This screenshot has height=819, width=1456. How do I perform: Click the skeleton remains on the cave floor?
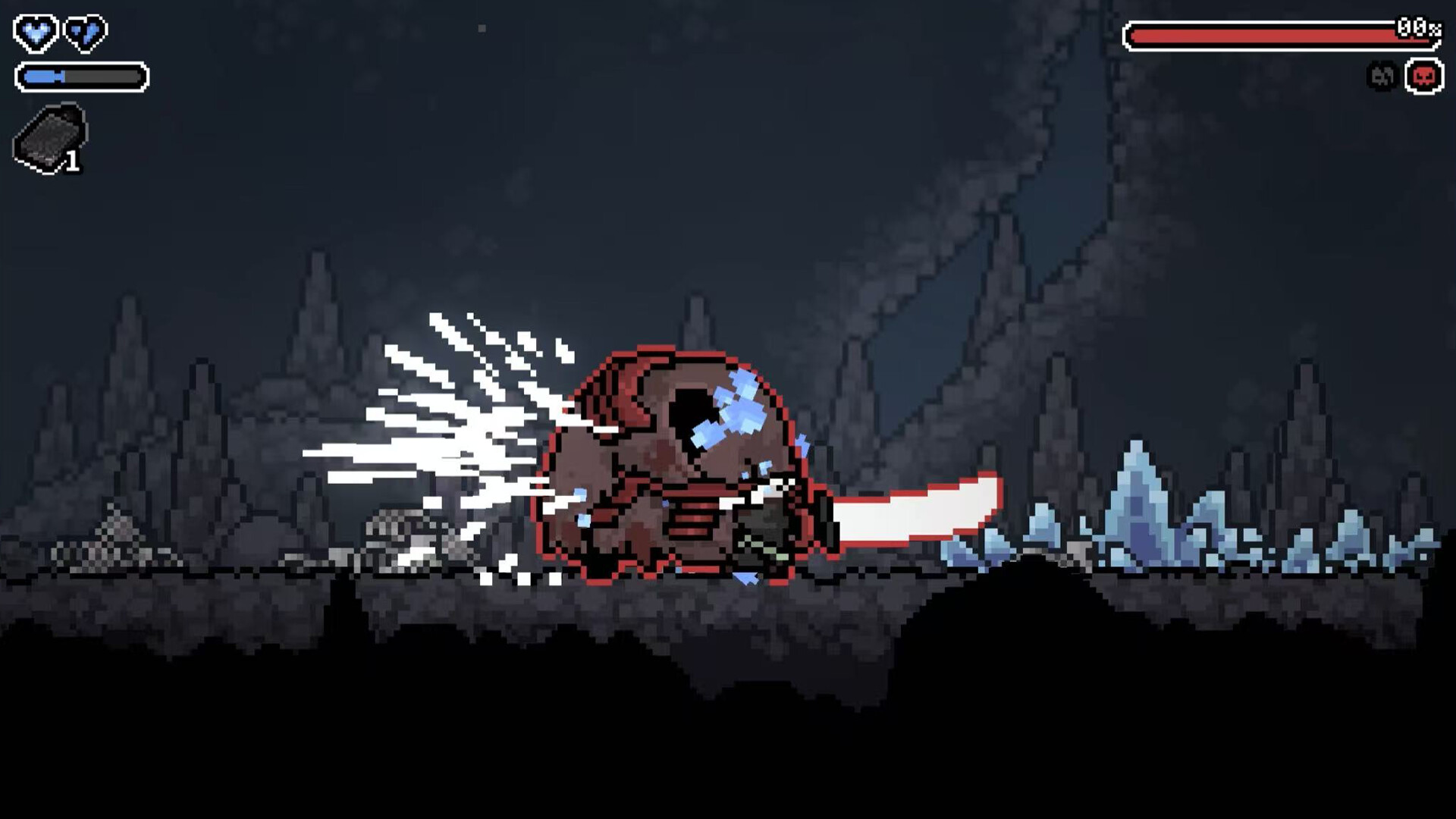[394, 531]
